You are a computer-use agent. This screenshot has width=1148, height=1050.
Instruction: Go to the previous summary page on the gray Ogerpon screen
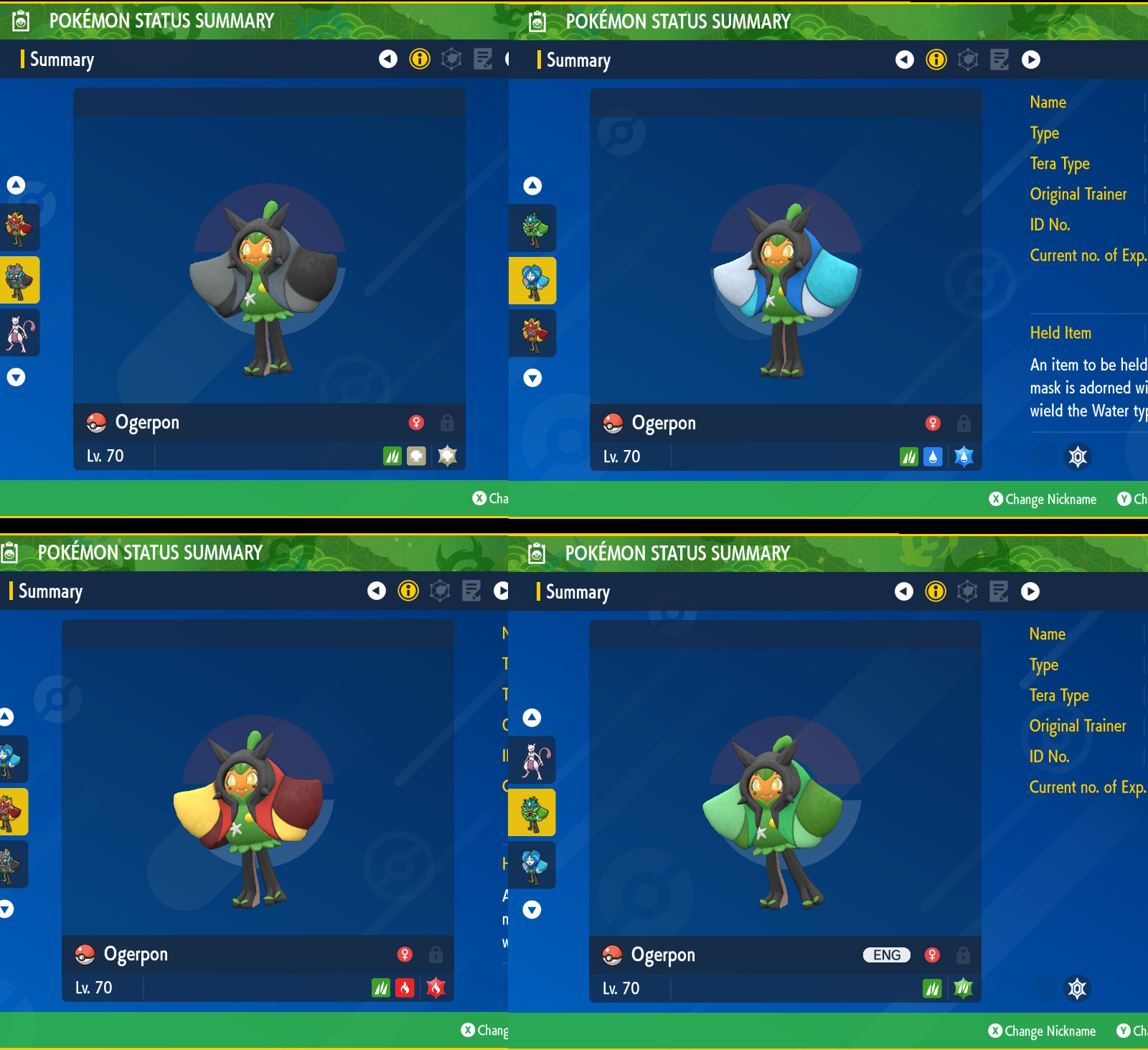coord(388,59)
